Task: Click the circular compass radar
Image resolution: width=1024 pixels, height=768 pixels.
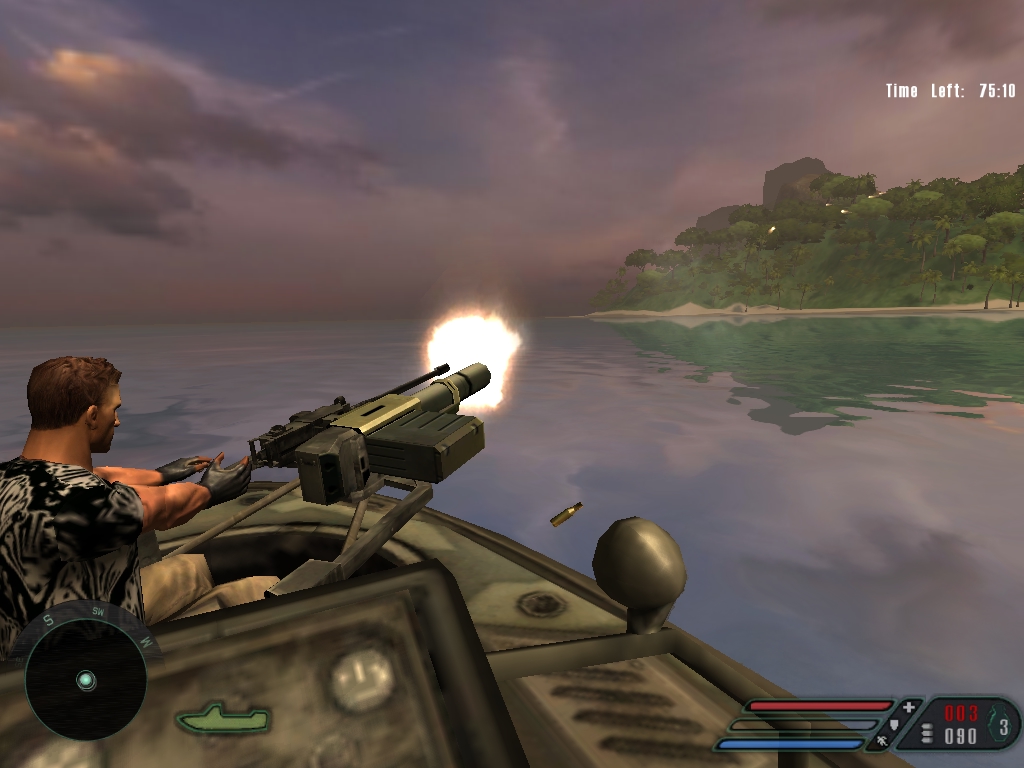Action: point(85,680)
